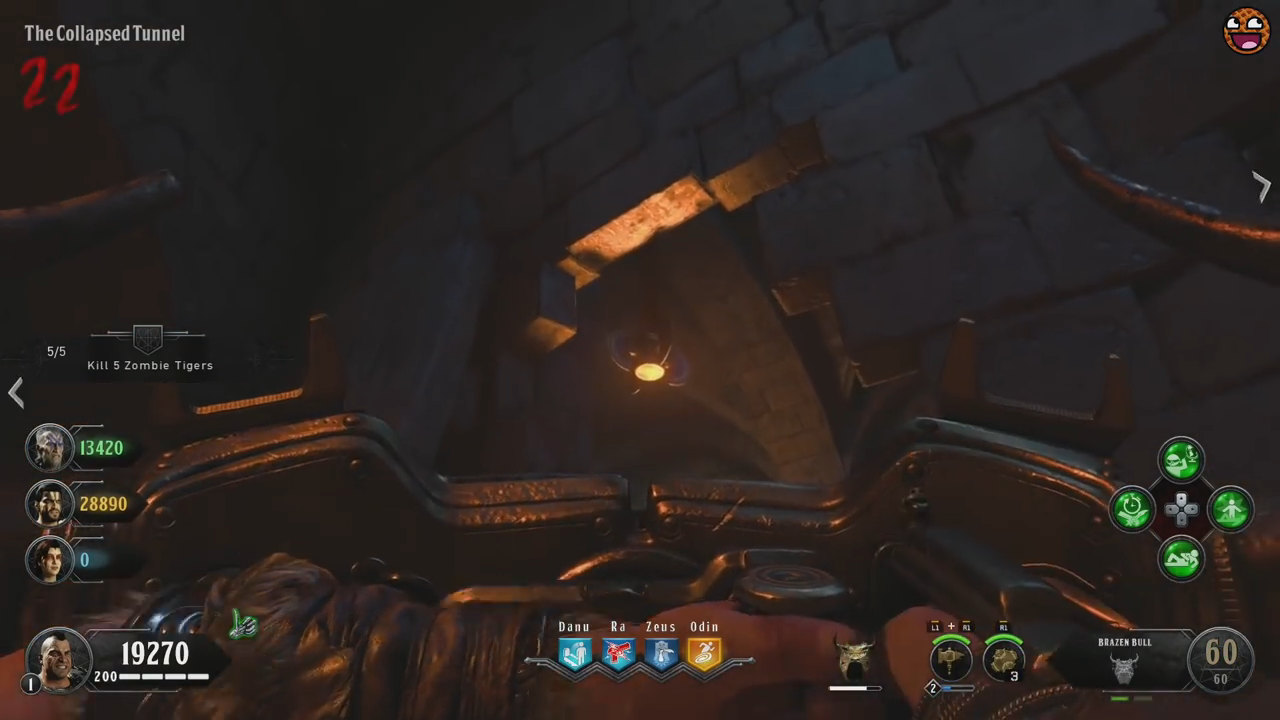Click the cookie face channel logo
Image resolution: width=1280 pixels, height=720 pixels.
point(1246,30)
